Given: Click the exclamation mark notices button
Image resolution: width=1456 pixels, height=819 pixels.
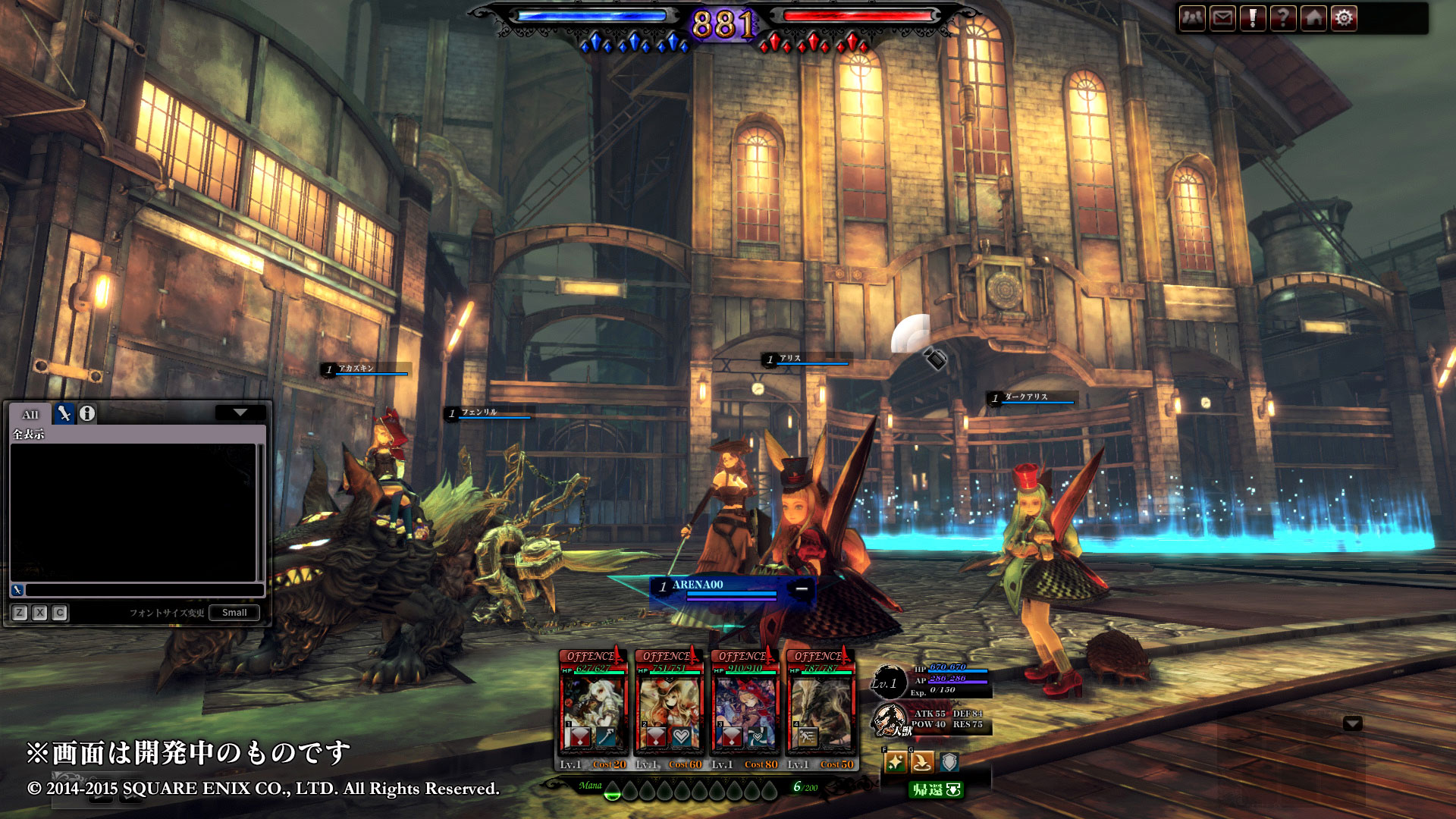Looking at the screenshot, I should (x=1253, y=18).
